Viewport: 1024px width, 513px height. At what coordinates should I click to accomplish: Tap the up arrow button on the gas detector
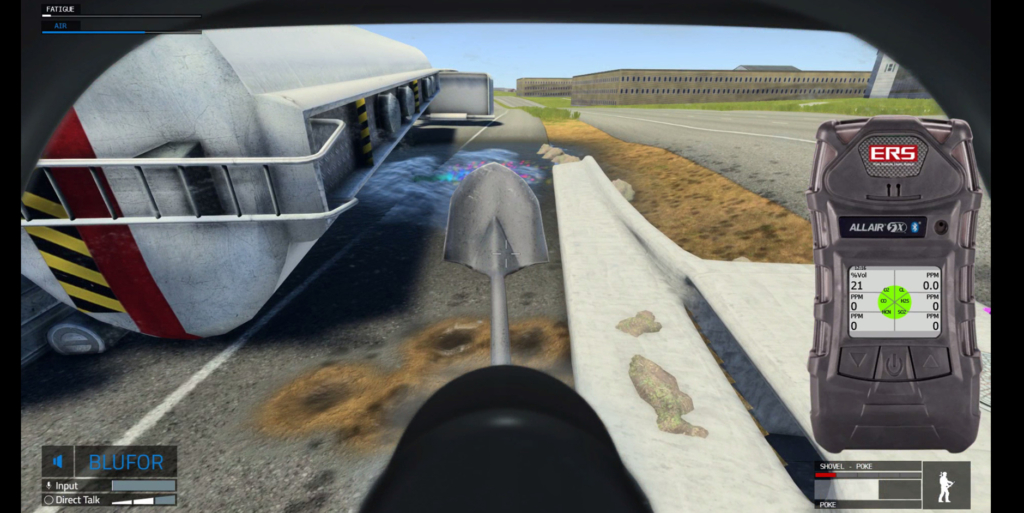pos(929,362)
